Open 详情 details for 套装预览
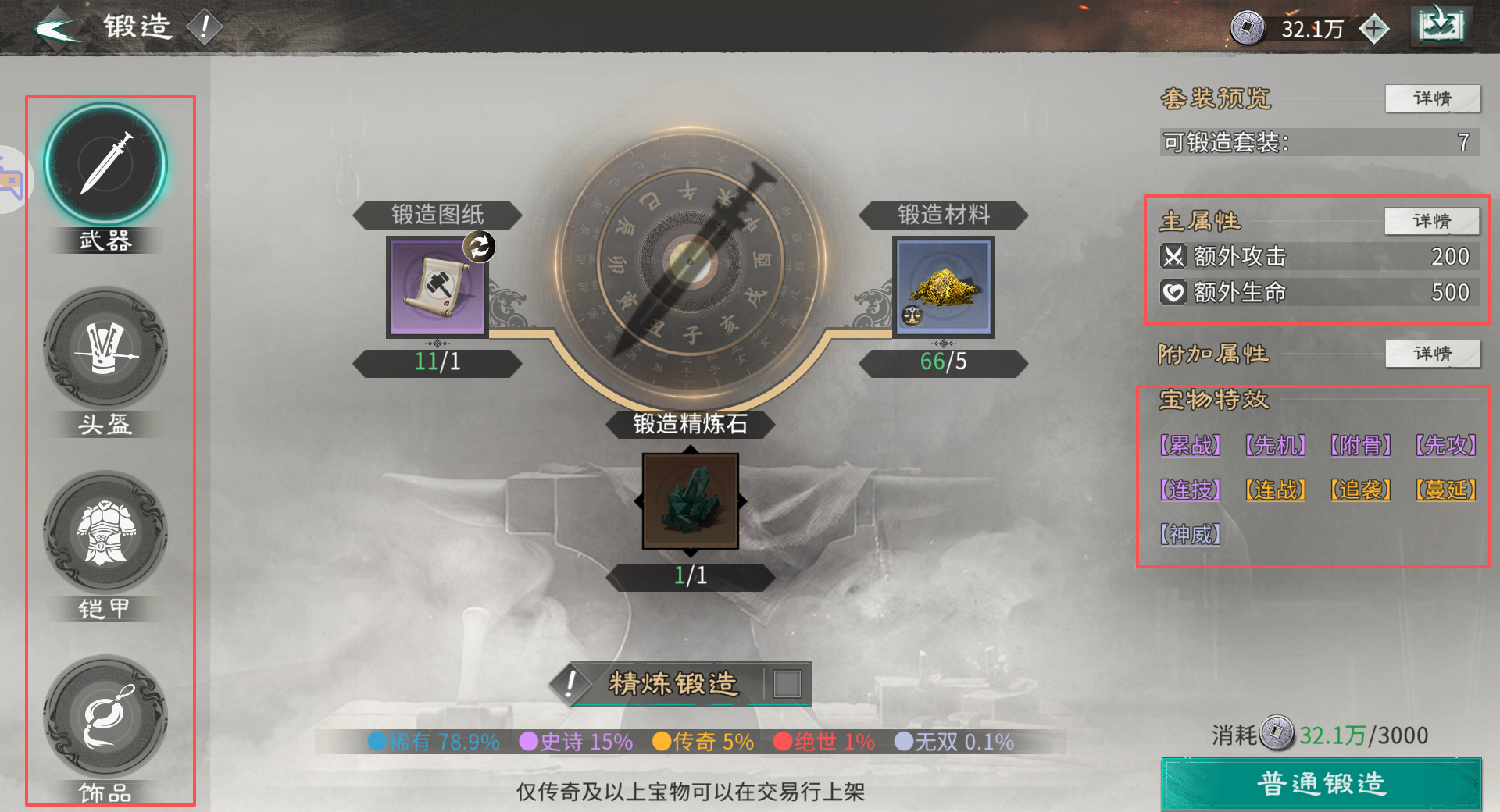 pyautogui.click(x=1433, y=98)
